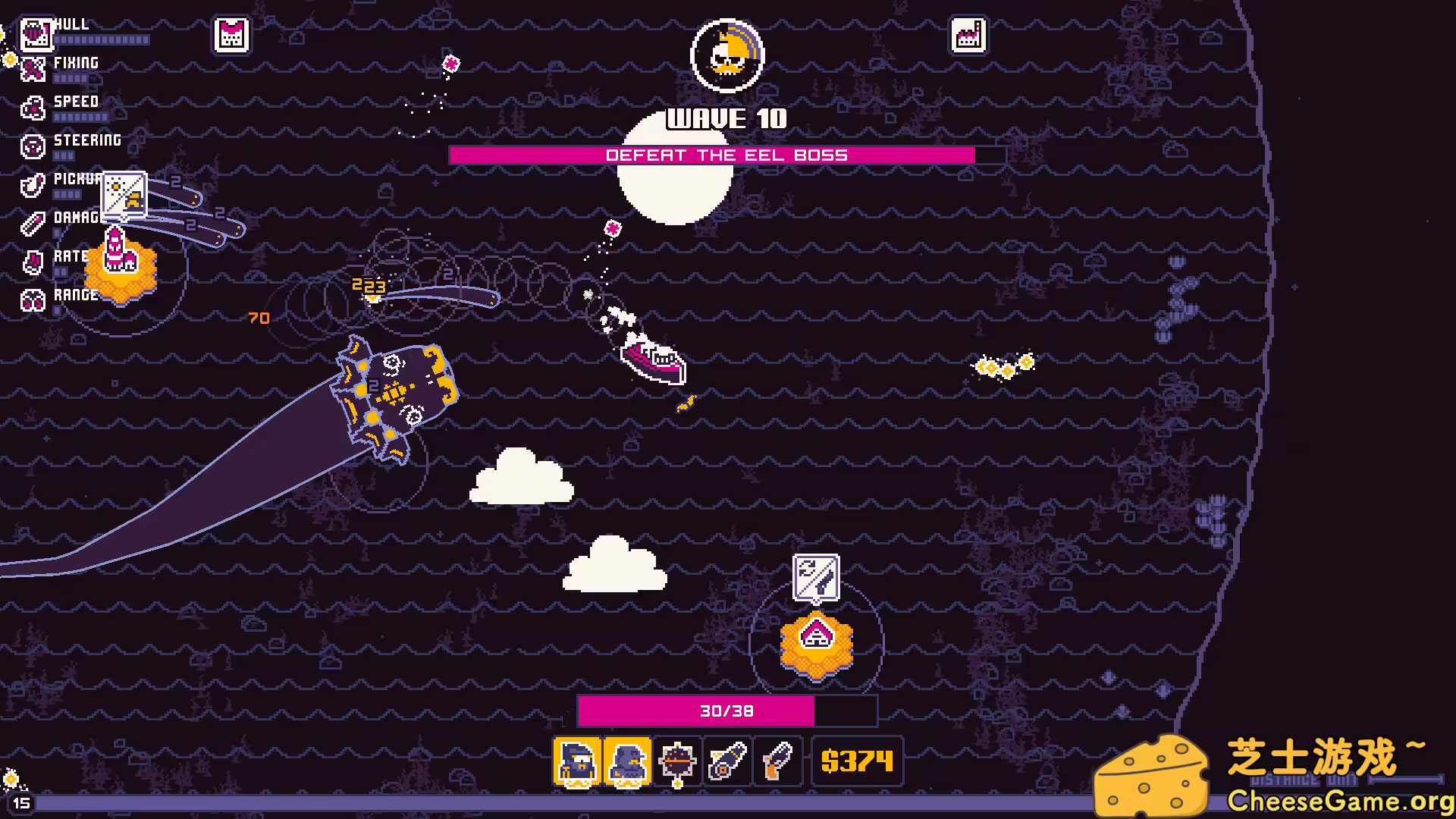Open the lighthouse island item tooltip

[x=123, y=196]
